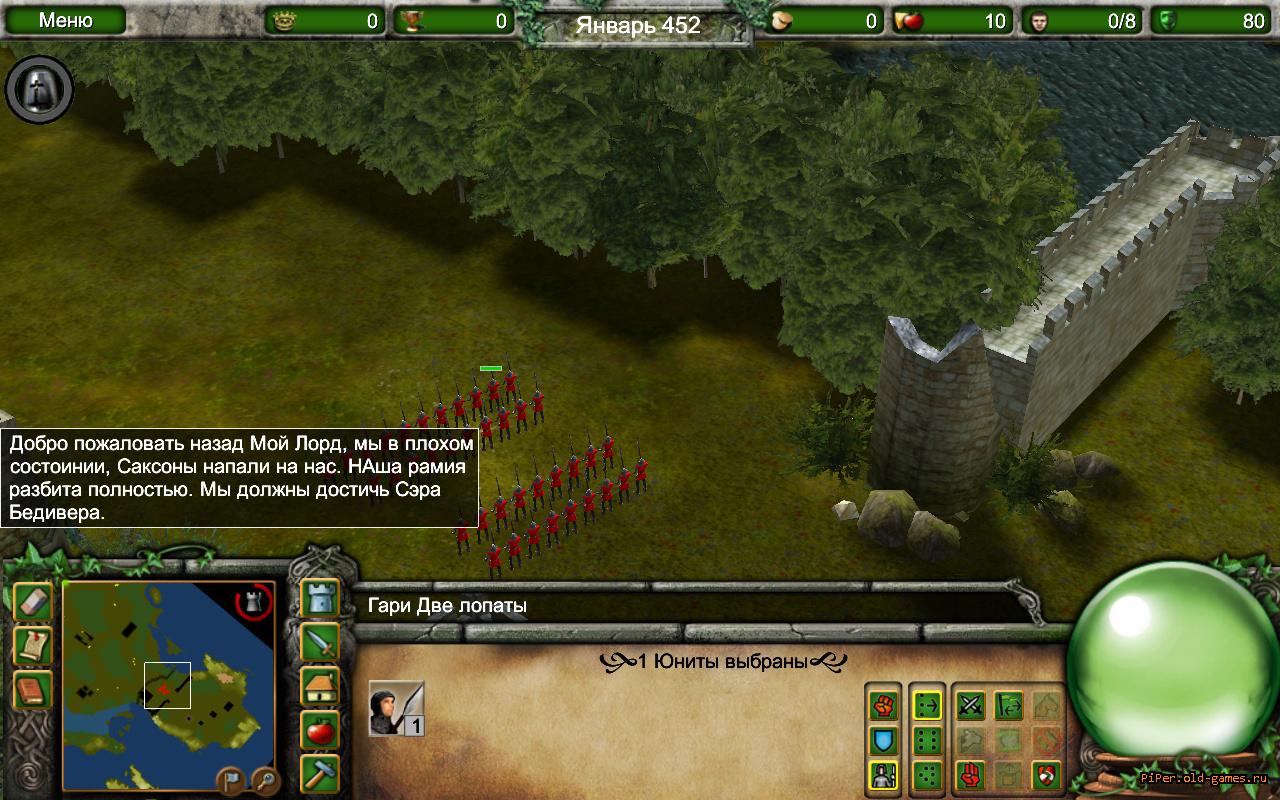
Task: Toggle the minimap magnifier zoom button
Action: tap(264, 777)
